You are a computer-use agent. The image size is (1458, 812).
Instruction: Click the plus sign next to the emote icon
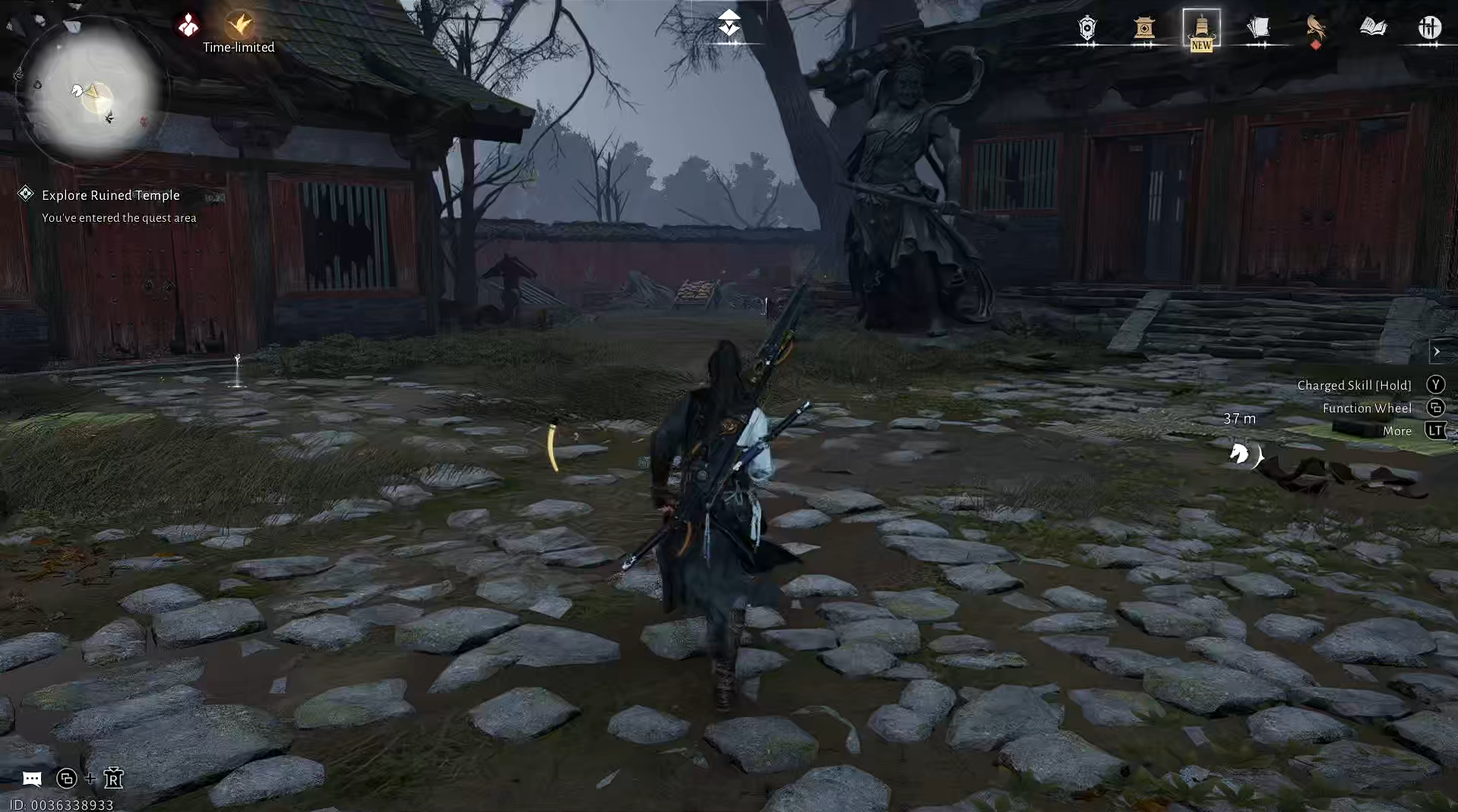89,779
